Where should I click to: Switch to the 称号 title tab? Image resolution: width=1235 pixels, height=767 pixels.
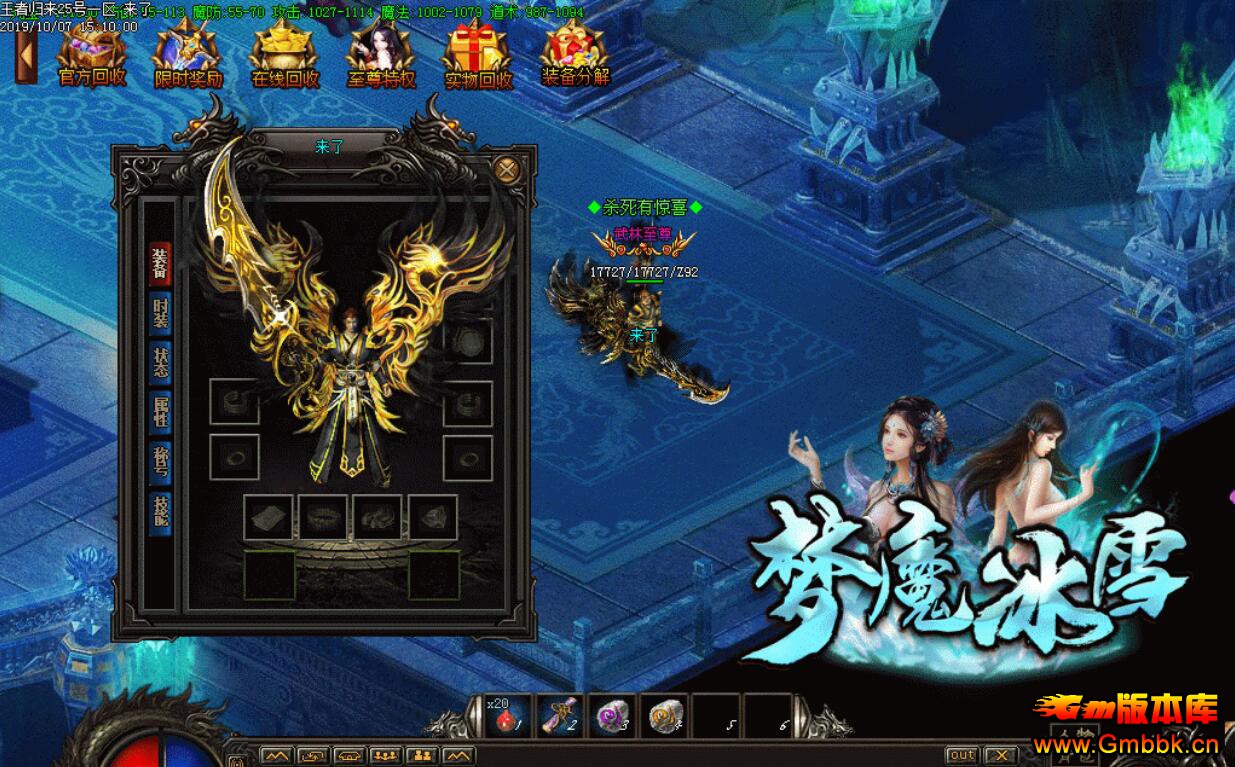pyautogui.click(x=160, y=462)
